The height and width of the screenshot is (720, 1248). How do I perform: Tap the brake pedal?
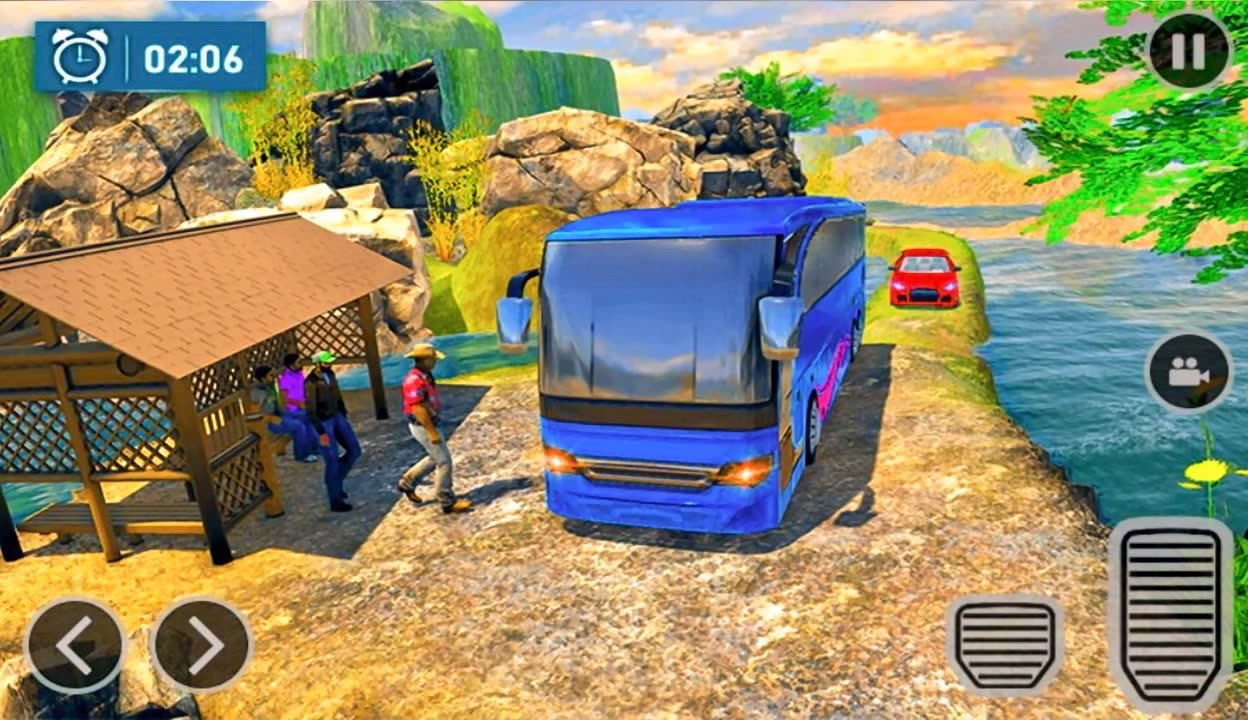pos(1004,645)
